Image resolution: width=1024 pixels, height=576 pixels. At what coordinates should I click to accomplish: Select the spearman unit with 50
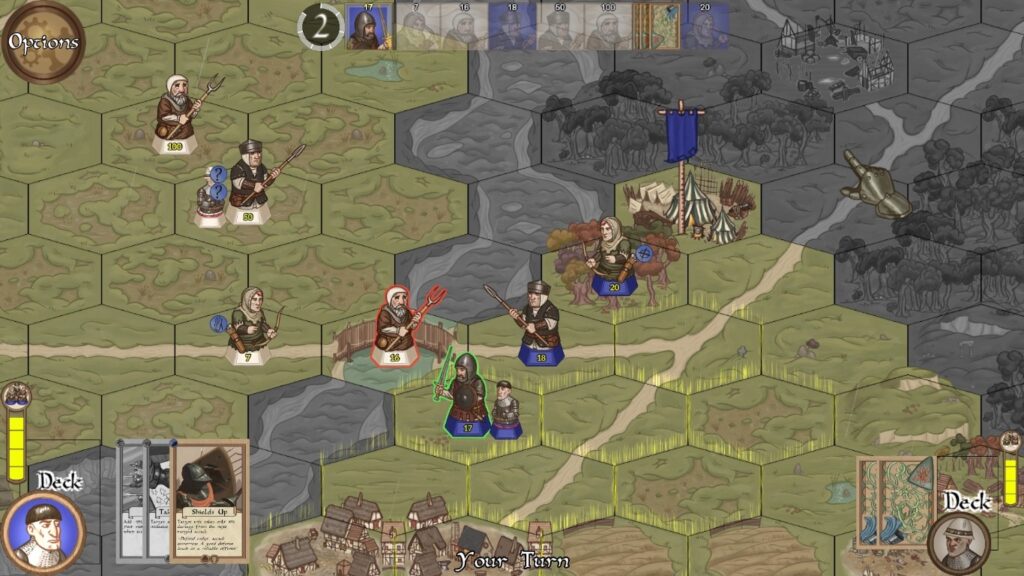pyautogui.click(x=249, y=182)
